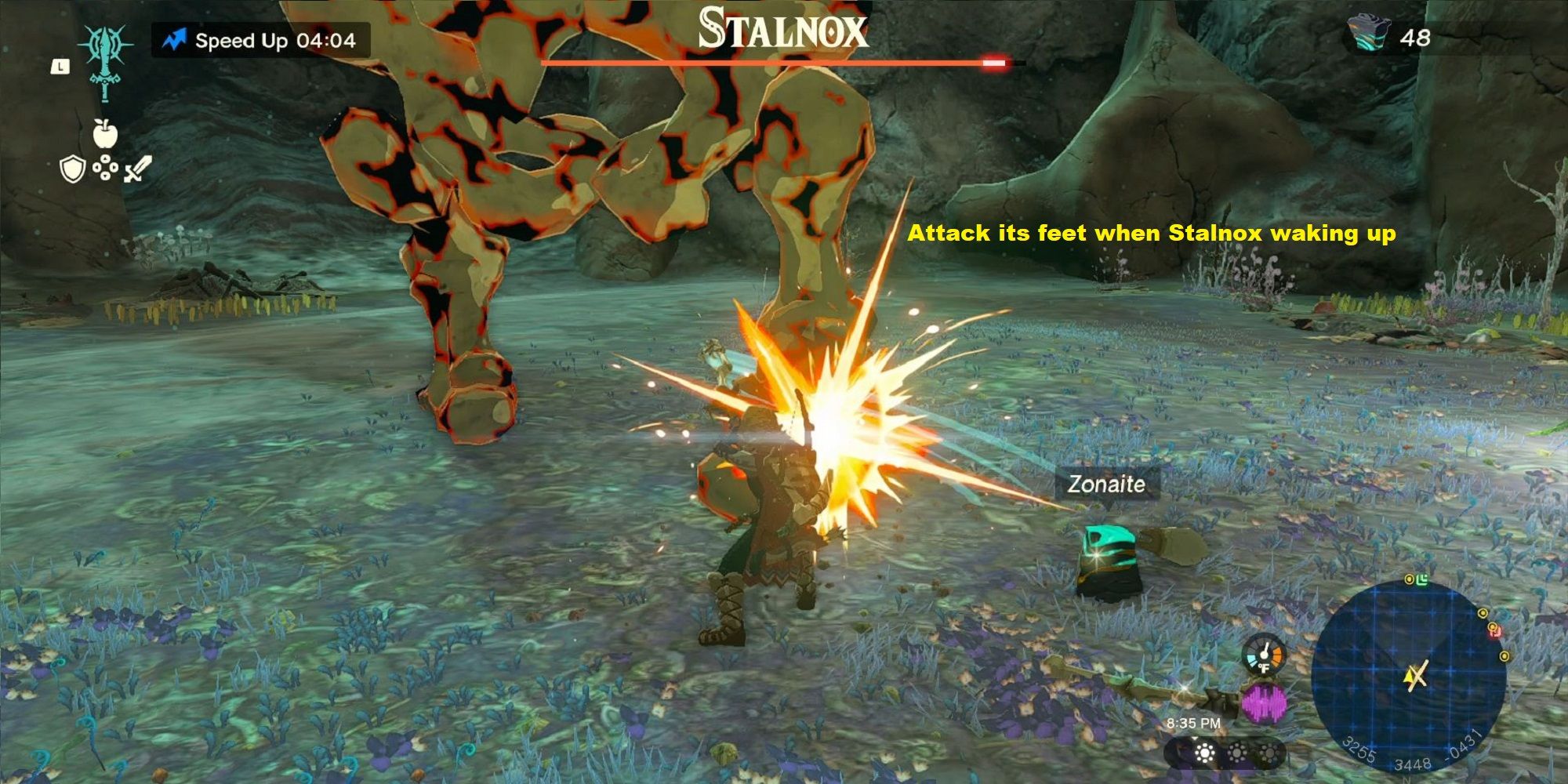The image size is (1568, 784).
Task: Click the Zonaite item label
Action: (1106, 484)
